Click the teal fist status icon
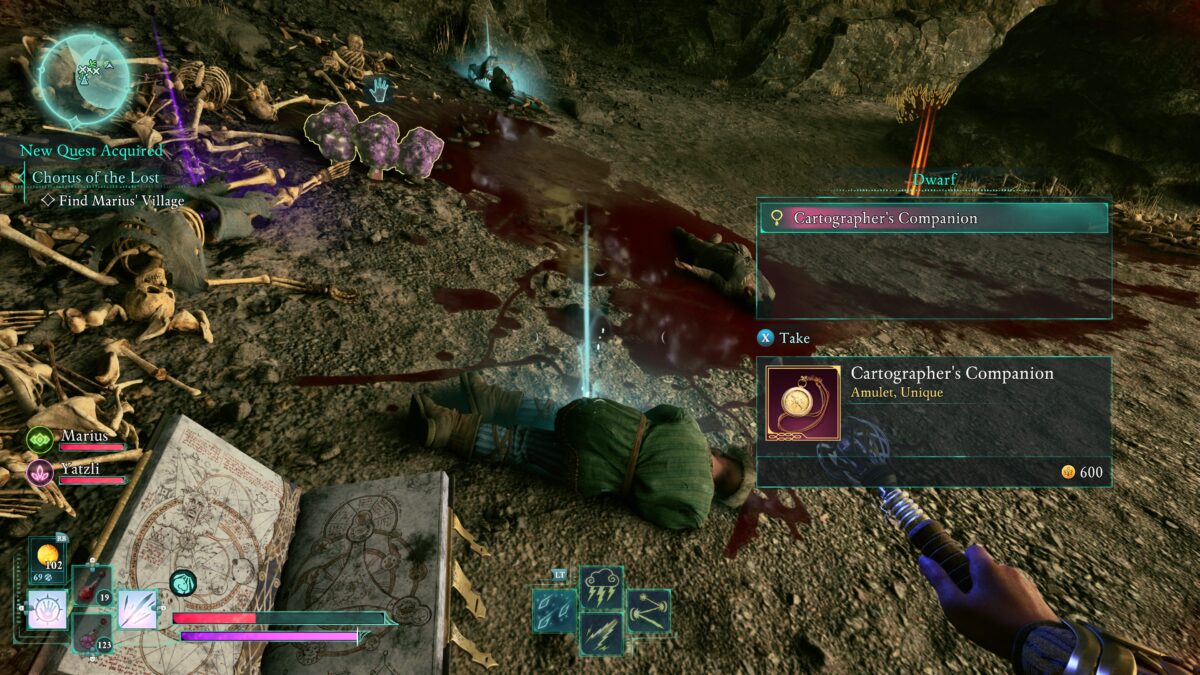 [183, 582]
